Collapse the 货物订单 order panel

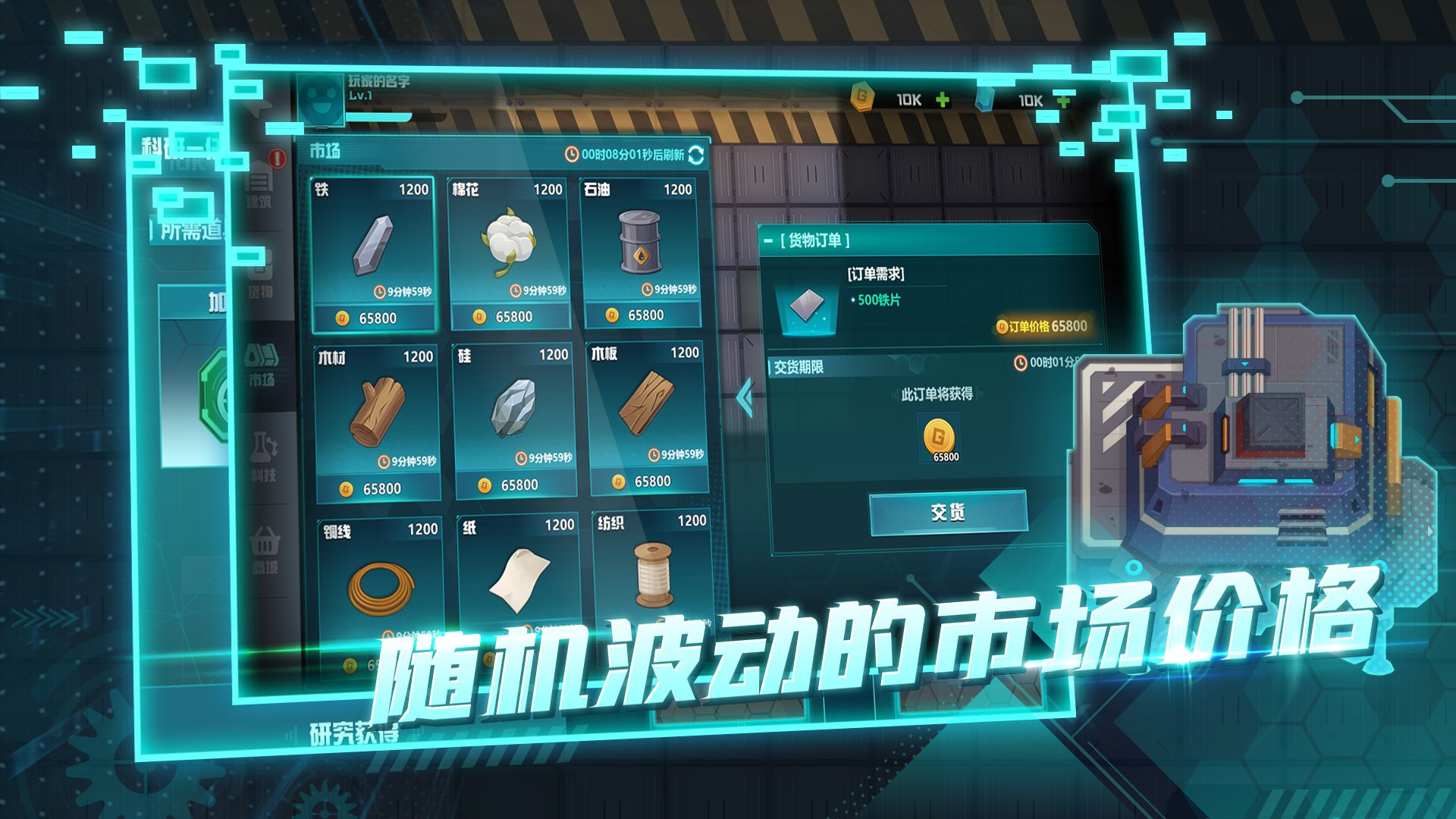point(768,240)
